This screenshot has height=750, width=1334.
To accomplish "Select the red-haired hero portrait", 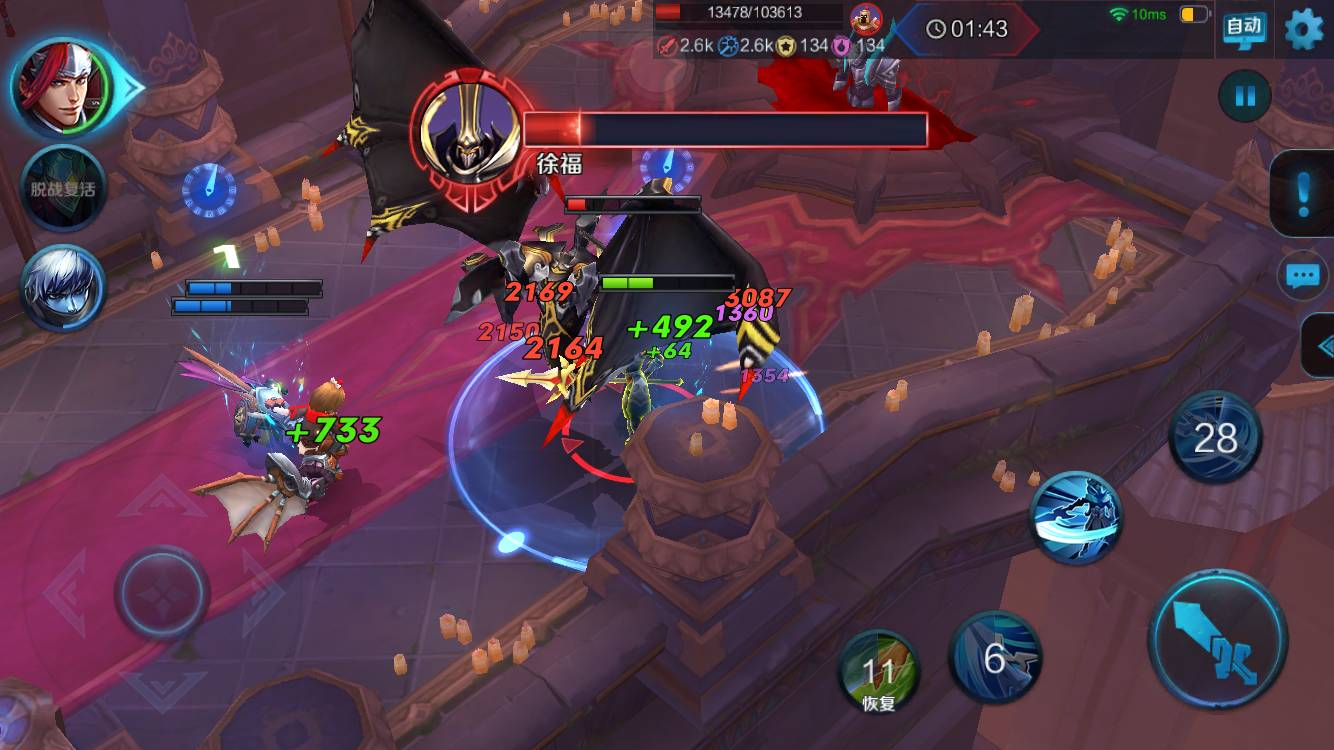I will tap(64, 87).
